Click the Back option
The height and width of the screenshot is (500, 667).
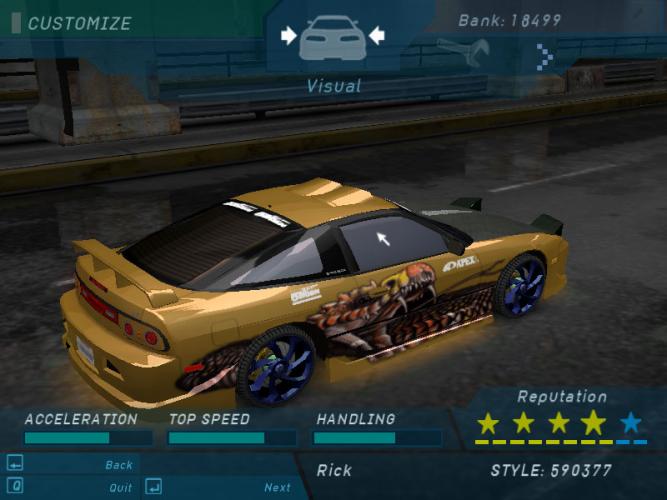pos(119,465)
